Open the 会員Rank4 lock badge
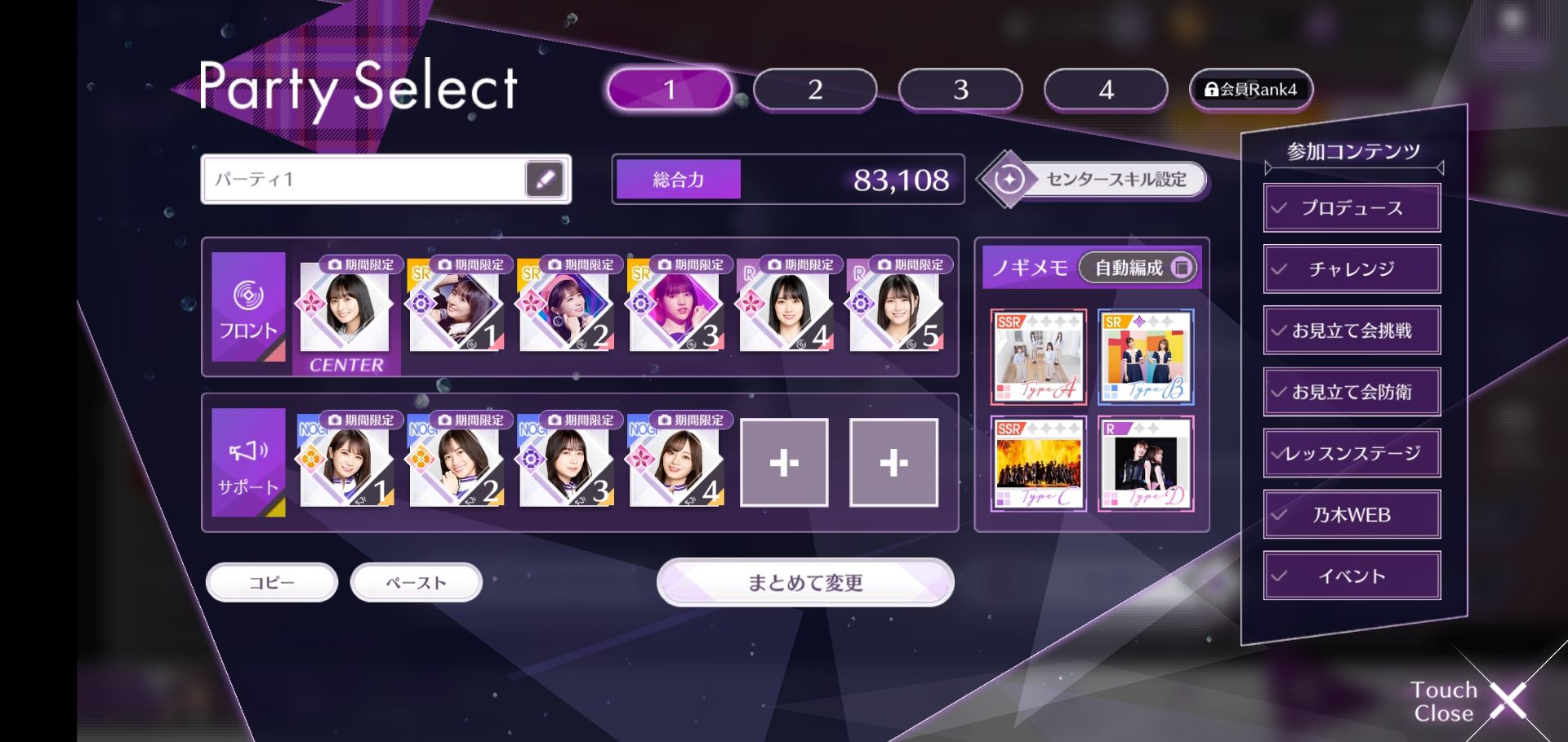Screen dimensions: 1568x742 pyautogui.click(x=1249, y=89)
